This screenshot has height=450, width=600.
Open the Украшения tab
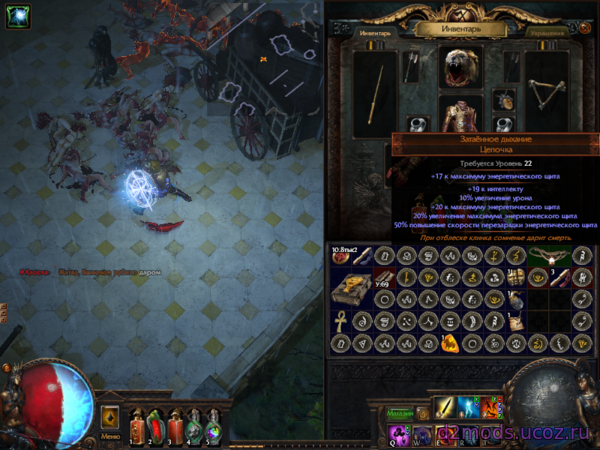click(x=548, y=31)
